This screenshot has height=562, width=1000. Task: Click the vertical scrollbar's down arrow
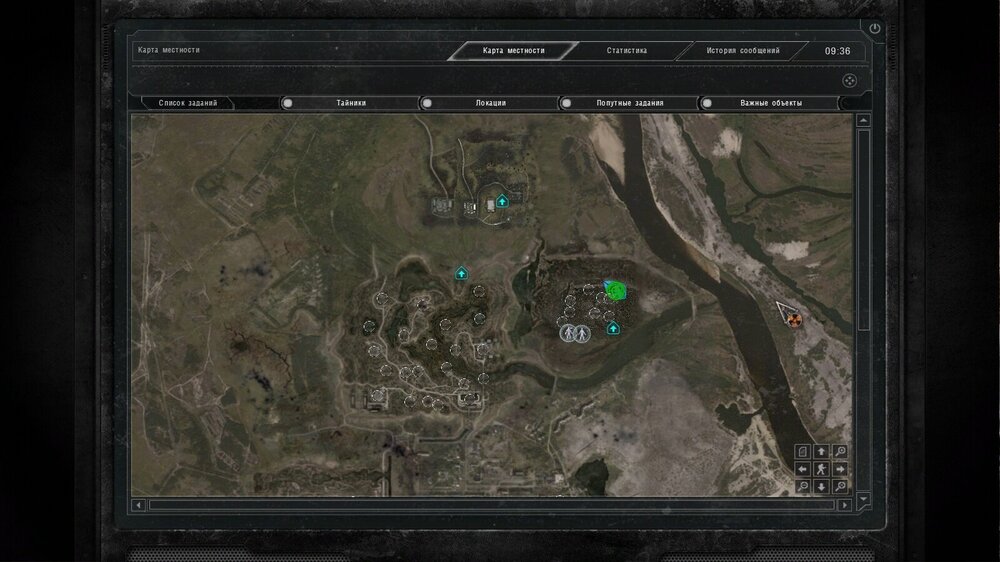(864, 498)
